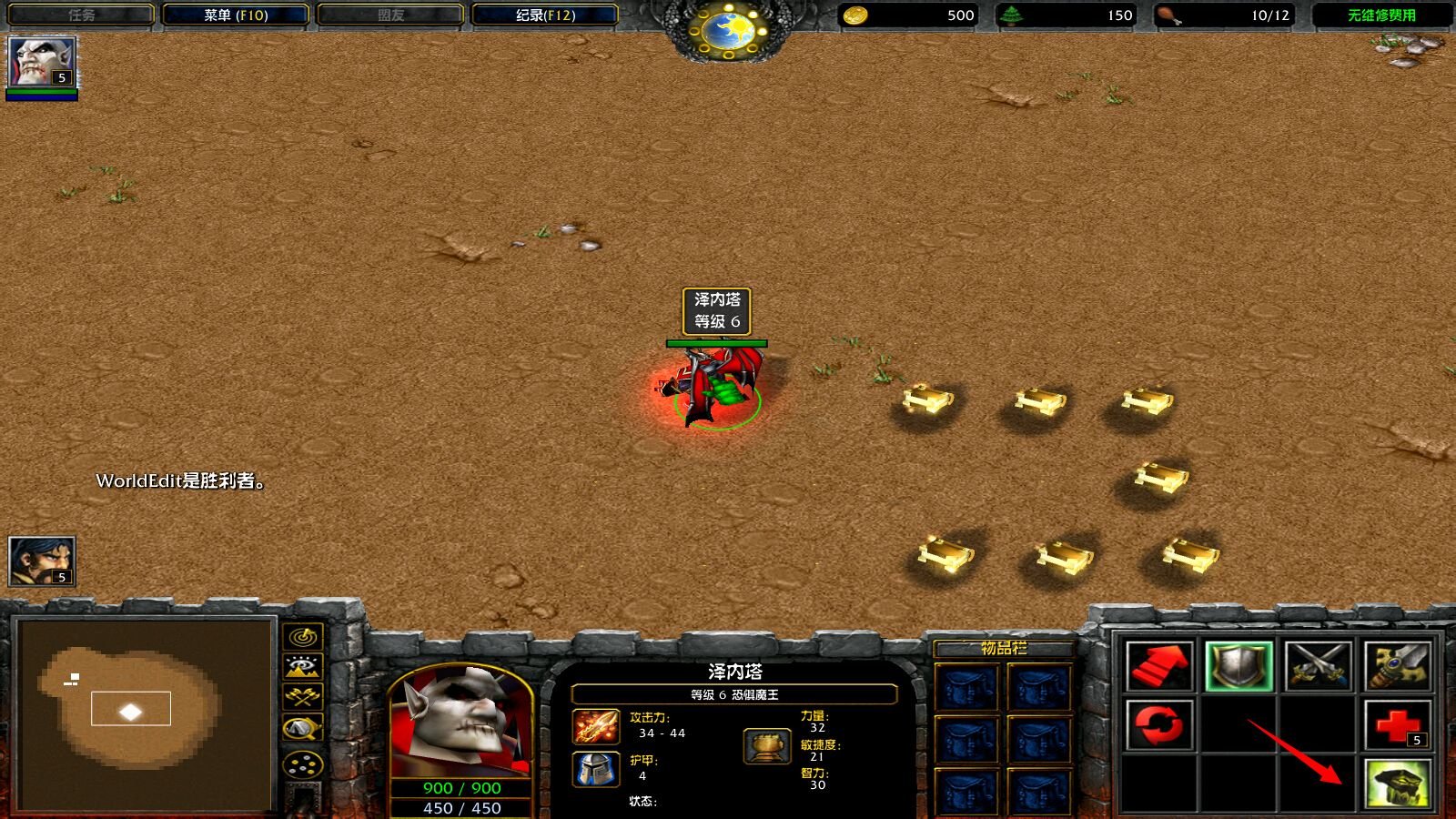1456x819 pixels.
Task: Click the 泽内塔 hero portrait
Action: pos(460,723)
